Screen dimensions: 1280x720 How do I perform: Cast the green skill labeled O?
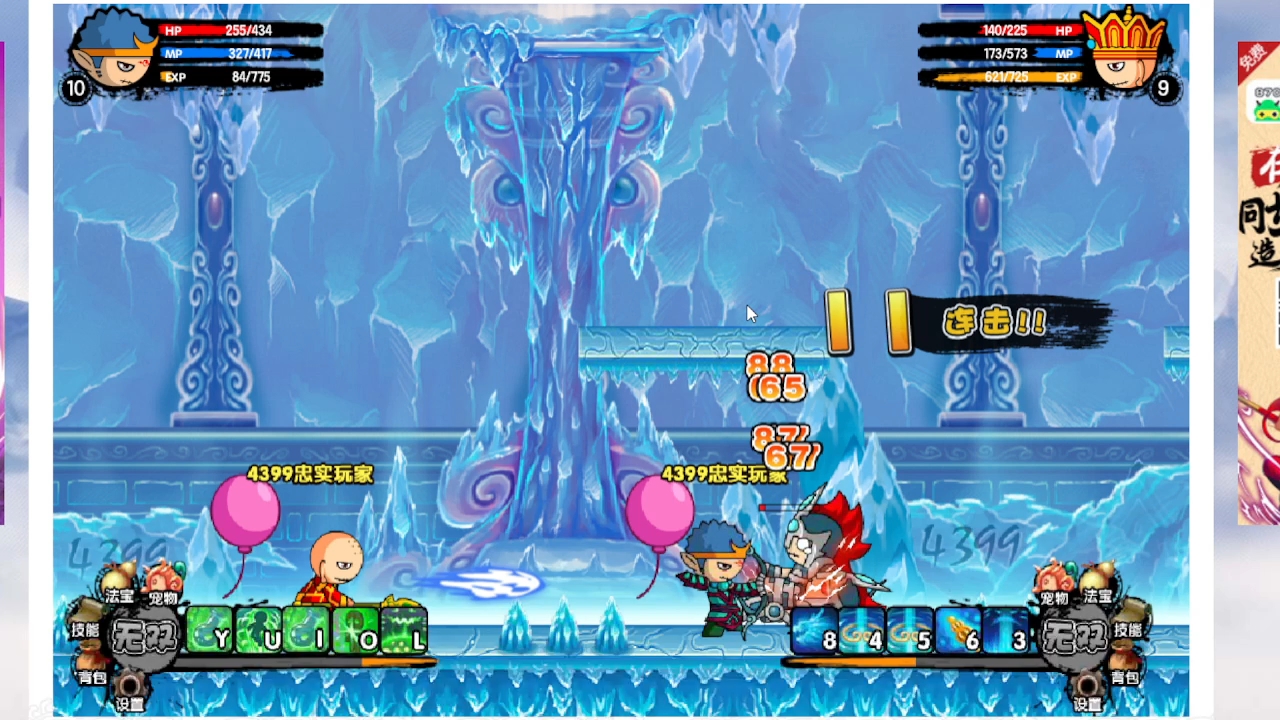[355, 630]
